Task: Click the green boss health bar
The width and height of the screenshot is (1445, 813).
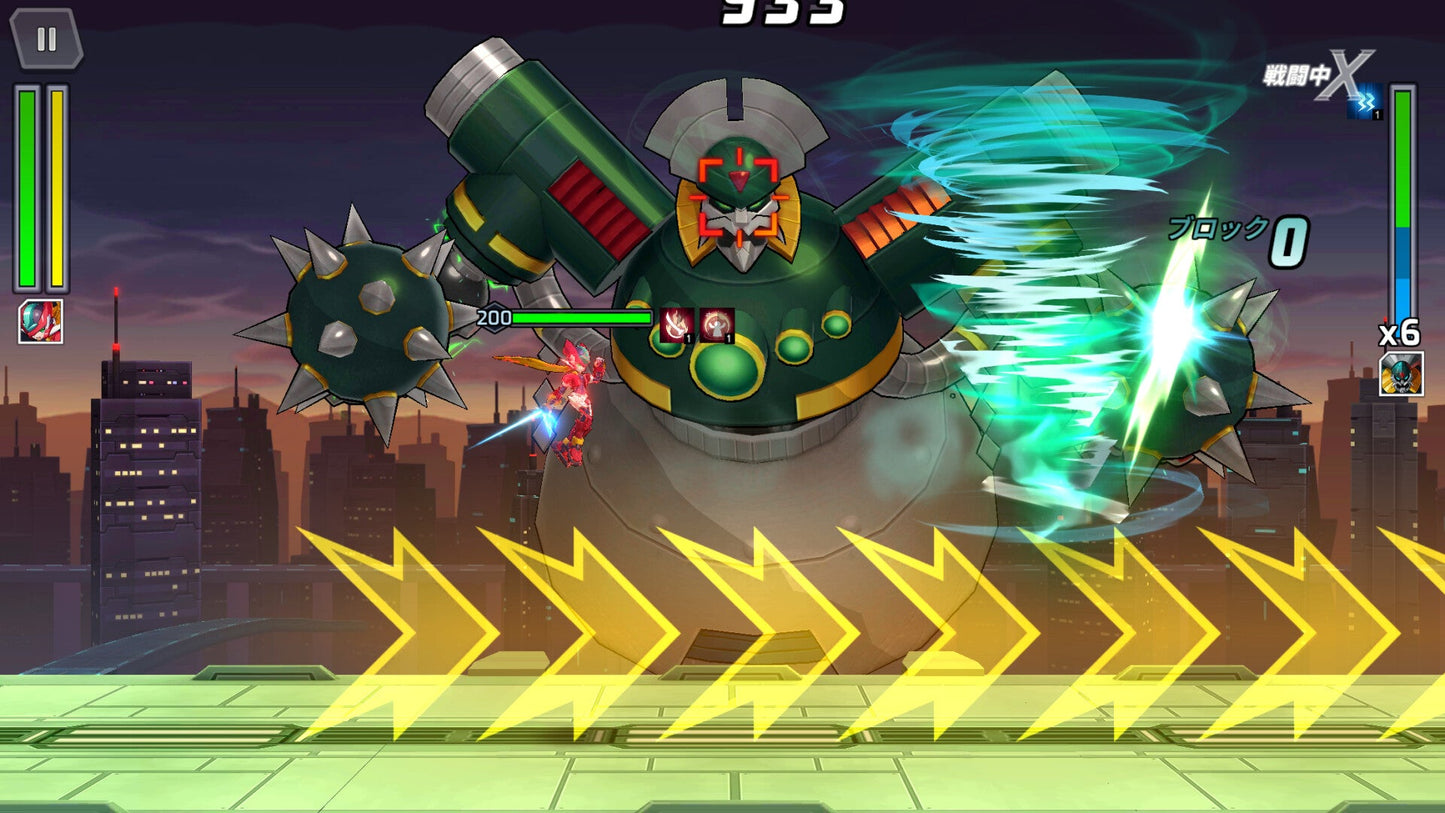Action: pyautogui.click(x=580, y=316)
